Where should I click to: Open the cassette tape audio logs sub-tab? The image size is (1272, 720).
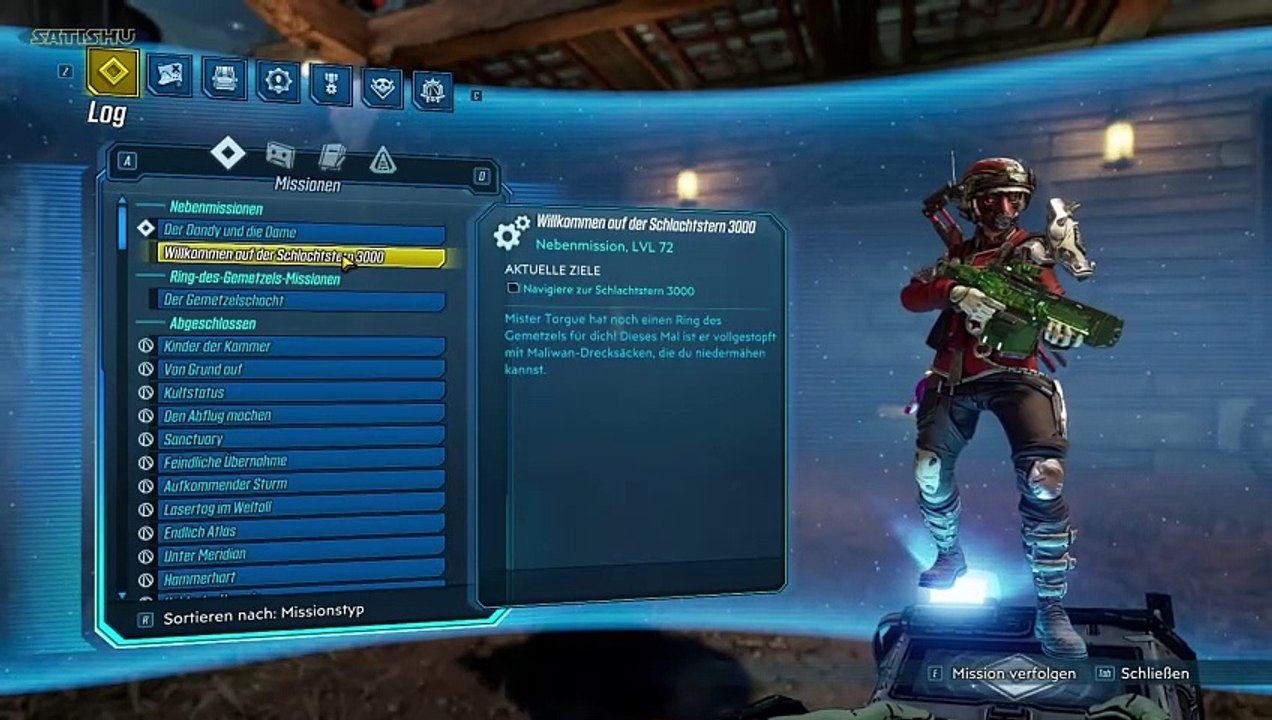click(280, 154)
